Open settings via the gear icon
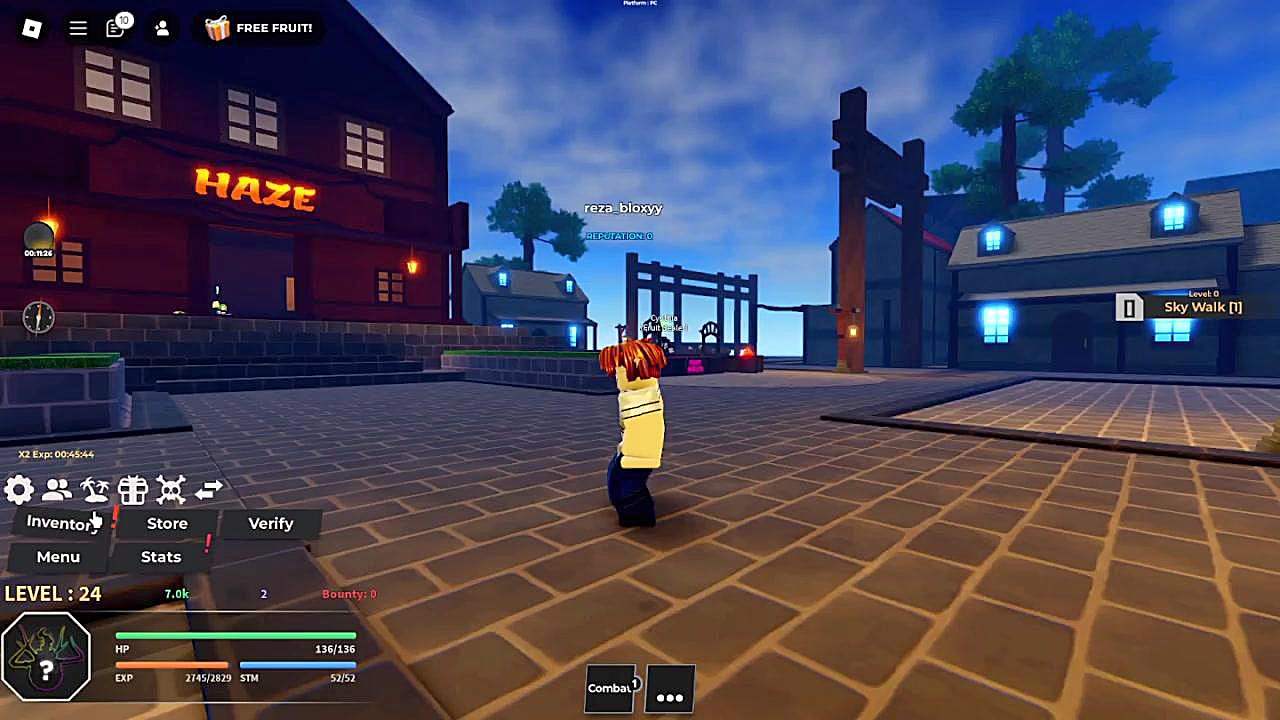This screenshot has height=720, width=1280. 19,490
